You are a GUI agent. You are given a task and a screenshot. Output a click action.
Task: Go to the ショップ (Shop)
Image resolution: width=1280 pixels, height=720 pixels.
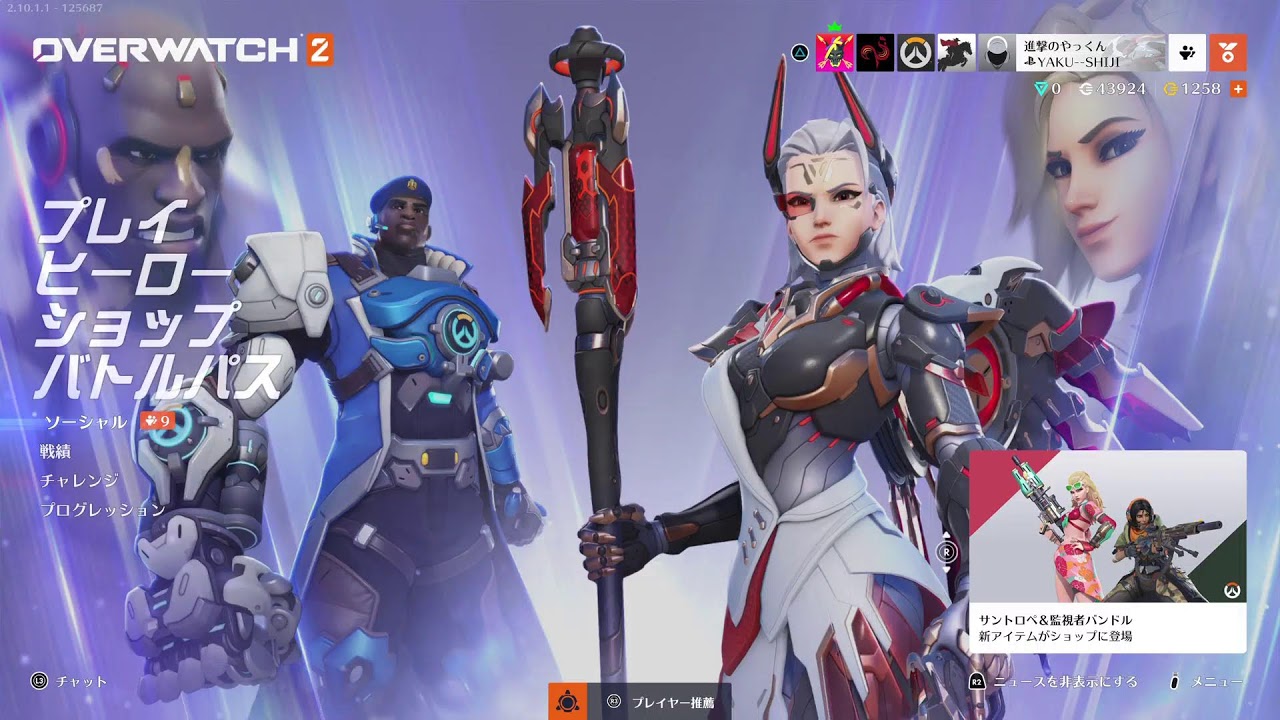point(135,324)
